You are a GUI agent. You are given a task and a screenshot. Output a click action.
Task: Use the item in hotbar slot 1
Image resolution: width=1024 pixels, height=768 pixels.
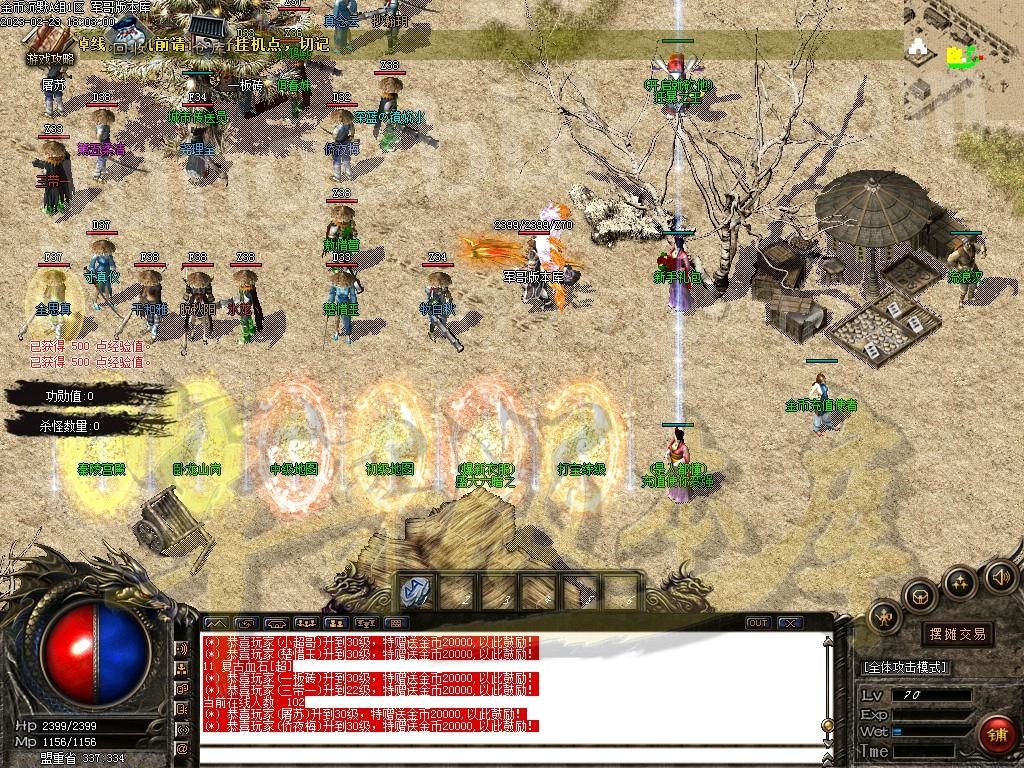[416, 592]
